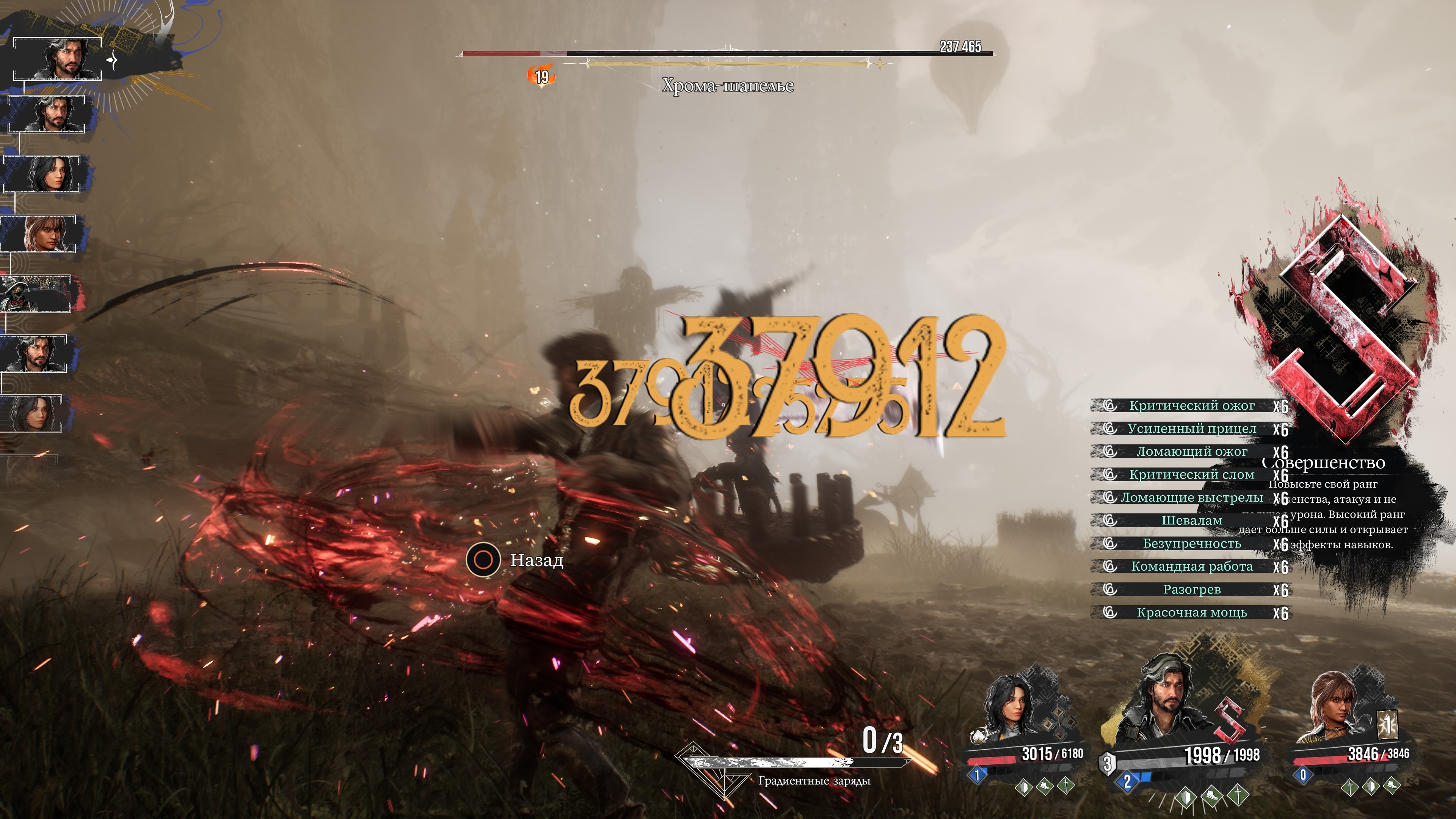Click the Ломающие выстрелы row
Image resolution: width=1456 pixels, height=819 pixels.
[1191, 498]
